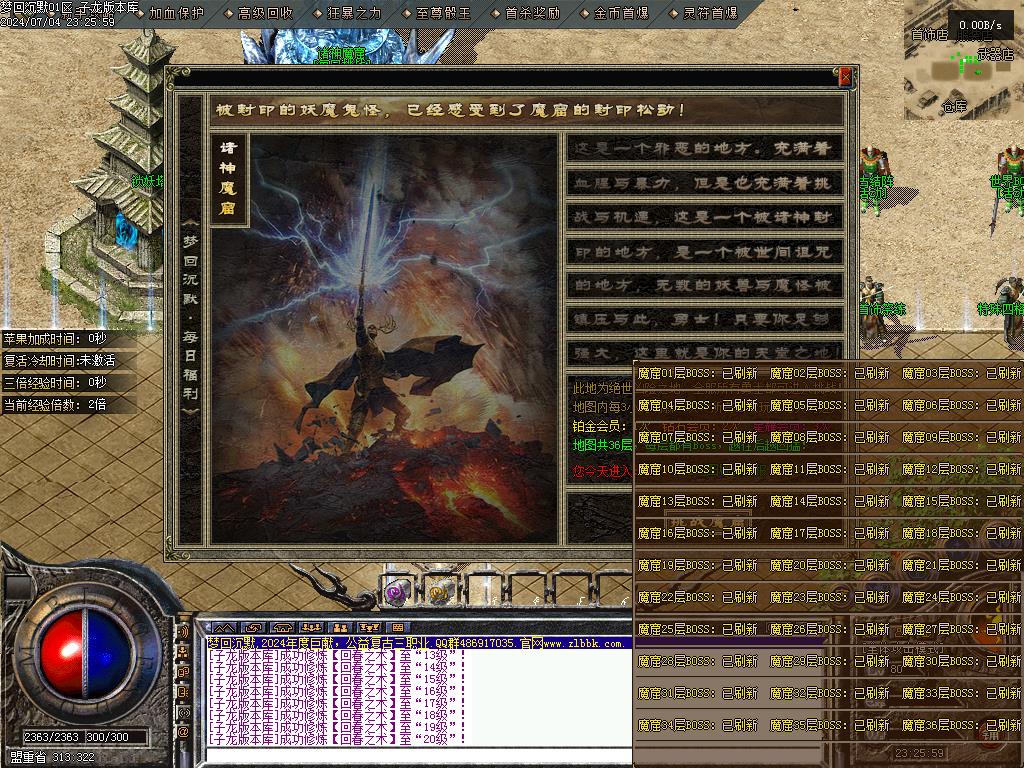Choose the 灵符首爆 menu entry
Screen dimensions: 1024x768
[710, 13]
